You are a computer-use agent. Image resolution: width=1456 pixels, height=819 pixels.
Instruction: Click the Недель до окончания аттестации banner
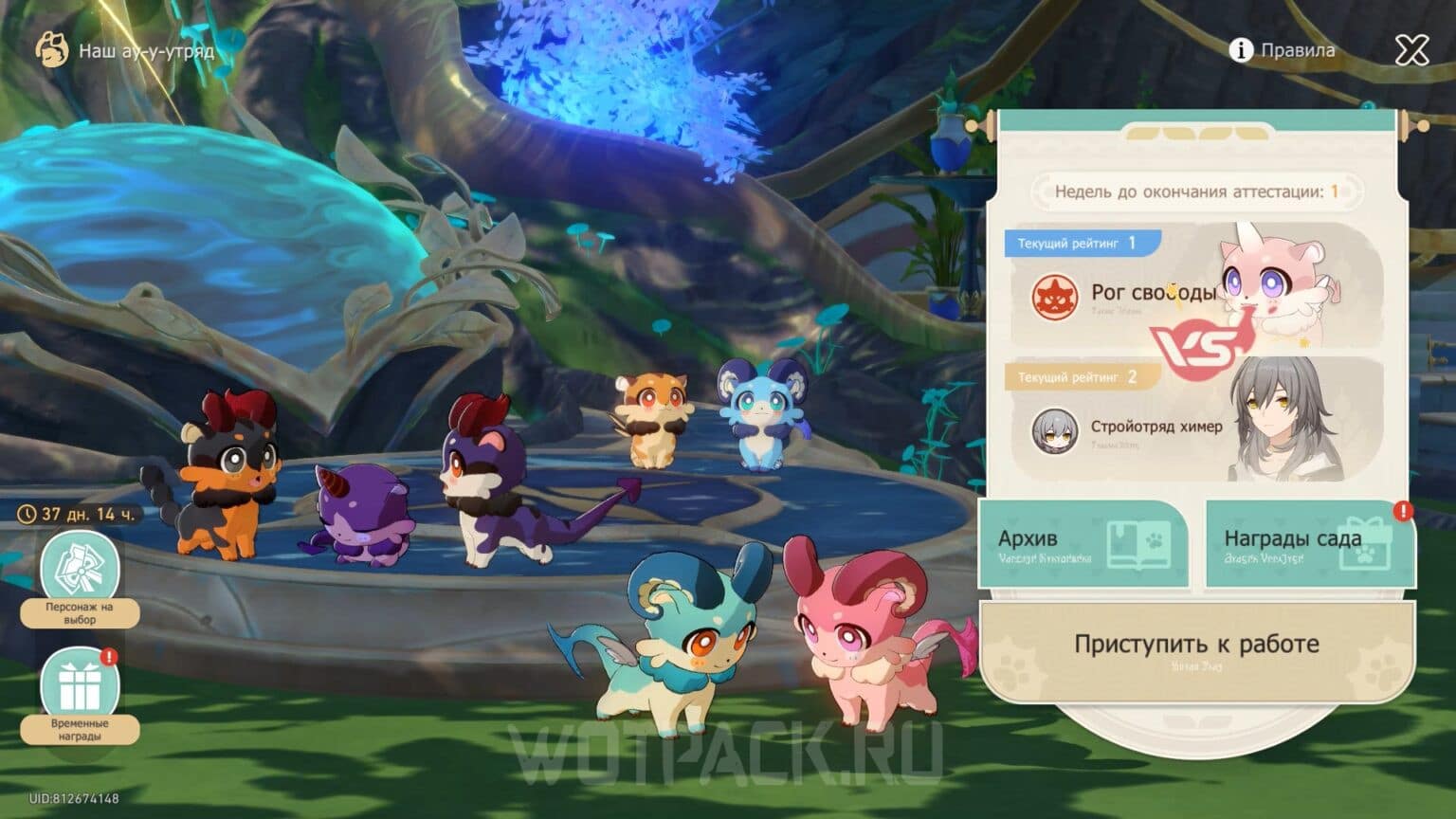1196,189
